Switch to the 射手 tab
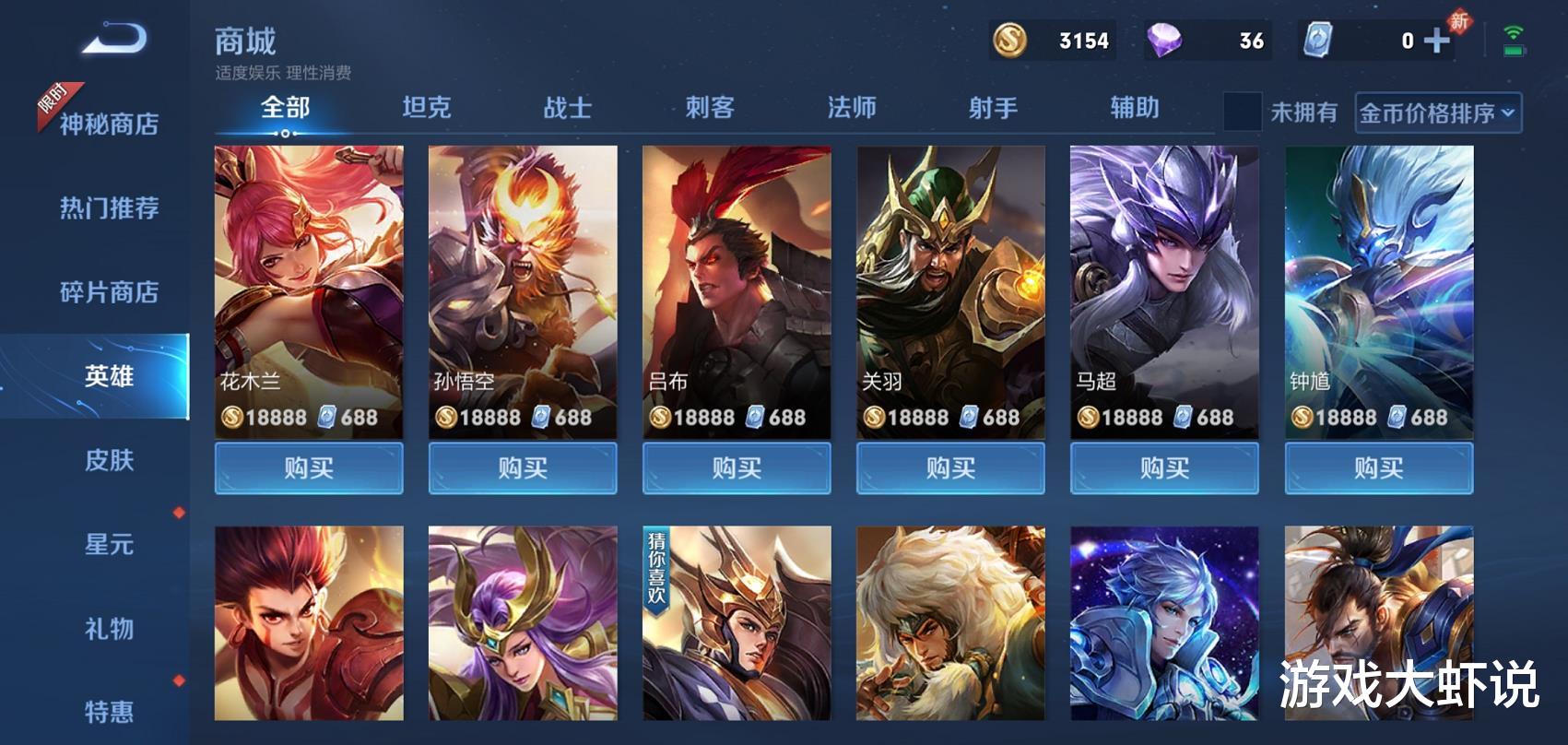 (994, 108)
